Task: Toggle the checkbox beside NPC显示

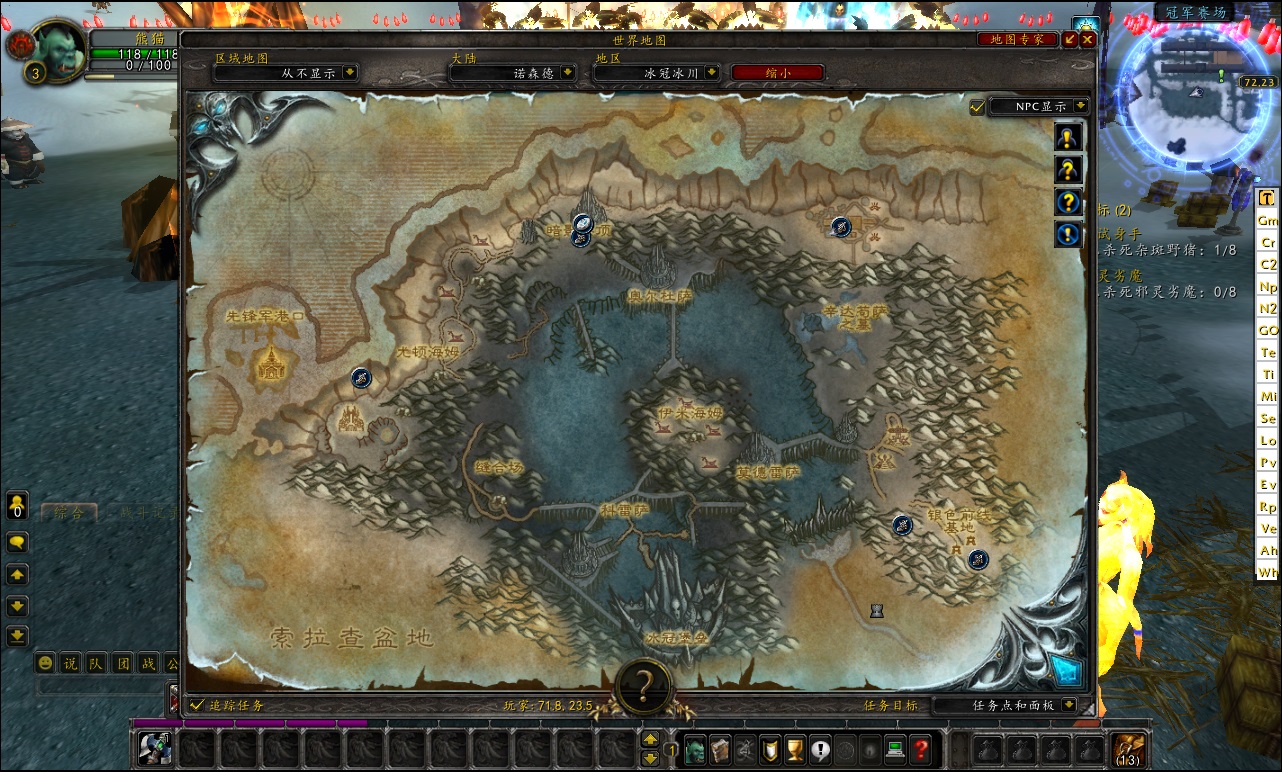Action: tap(977, 107)
